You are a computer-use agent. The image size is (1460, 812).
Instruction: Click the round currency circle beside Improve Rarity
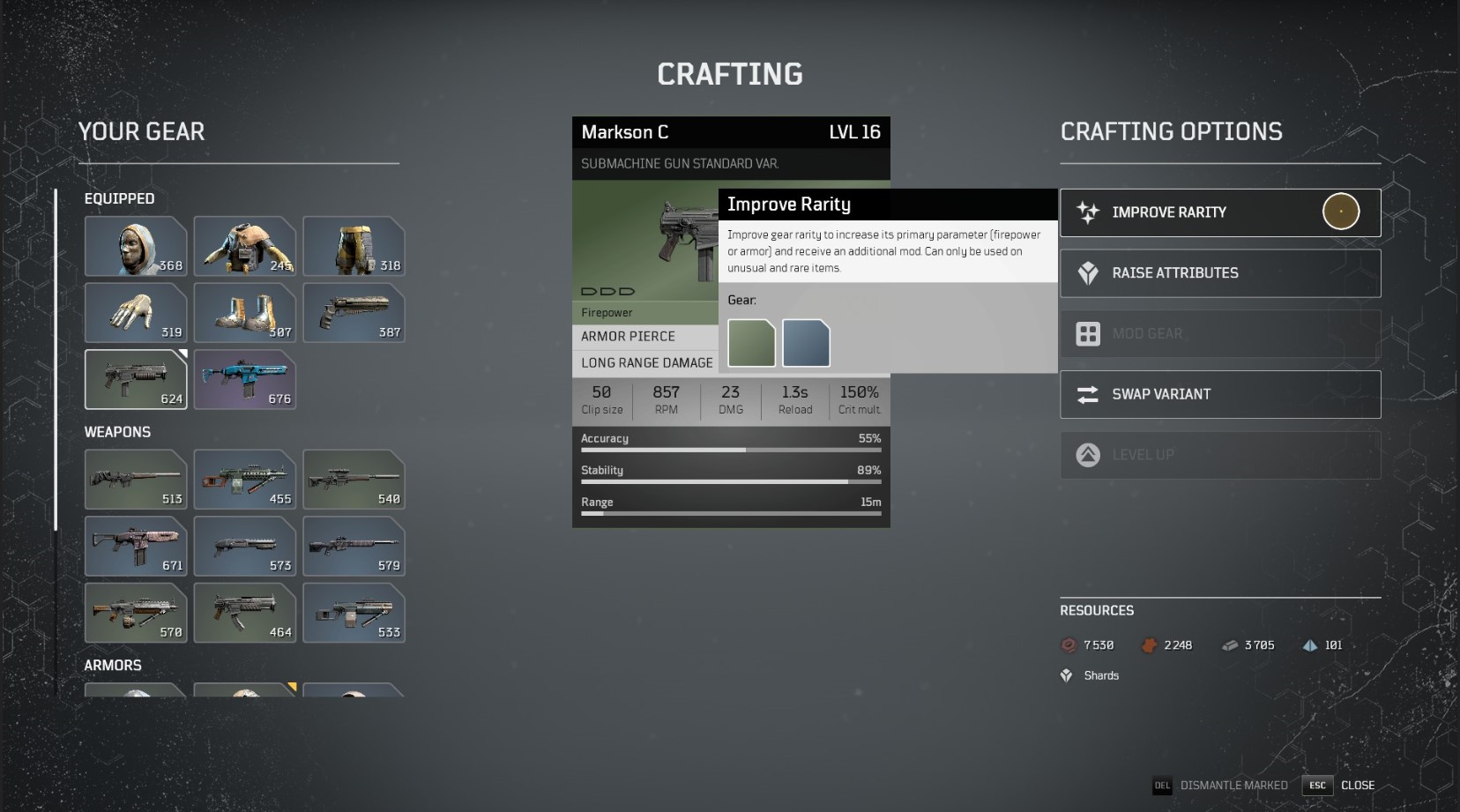pyautogui.click(x=1341, y=211)
